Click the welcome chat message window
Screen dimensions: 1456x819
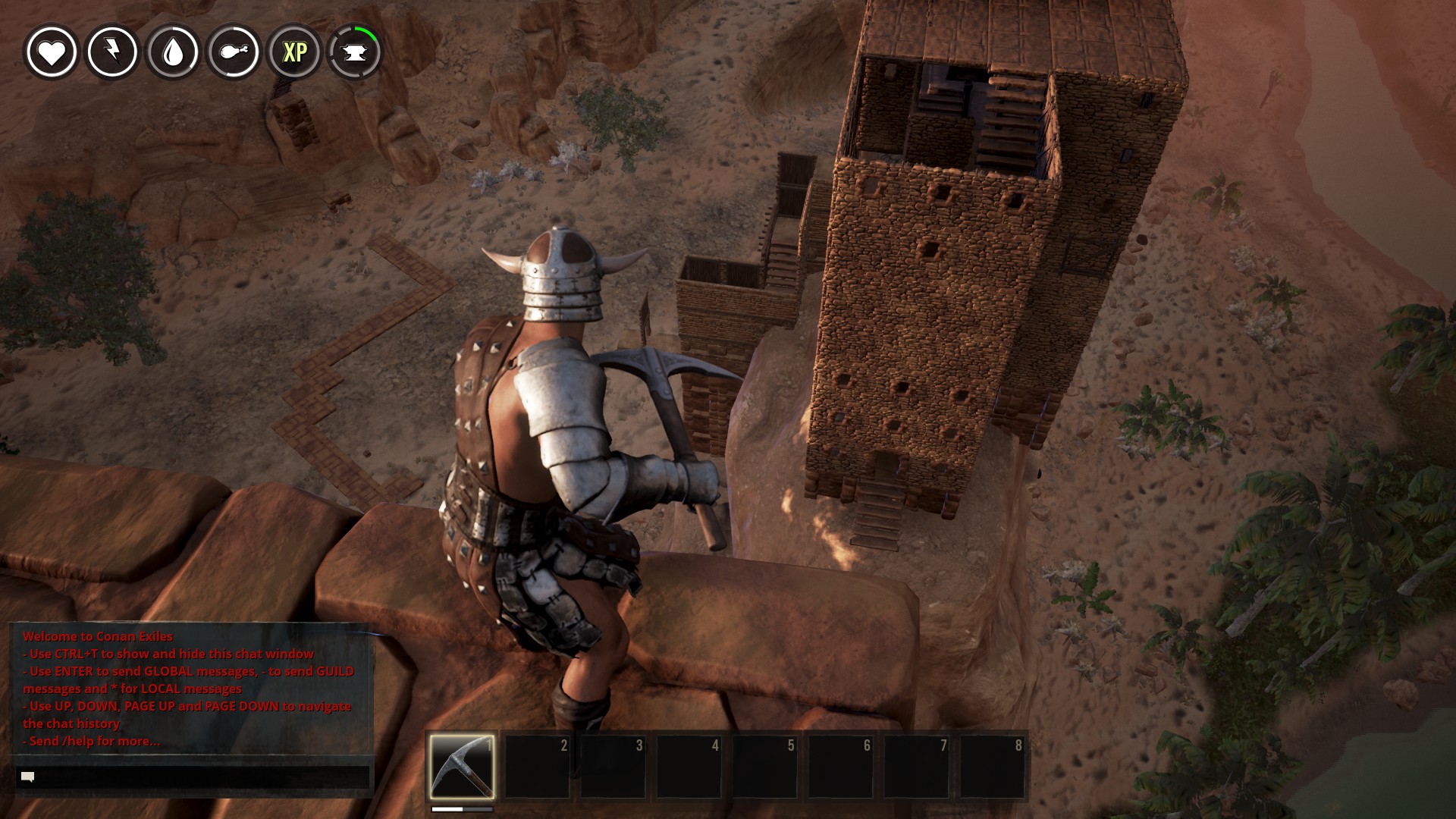tap(190, 688)
